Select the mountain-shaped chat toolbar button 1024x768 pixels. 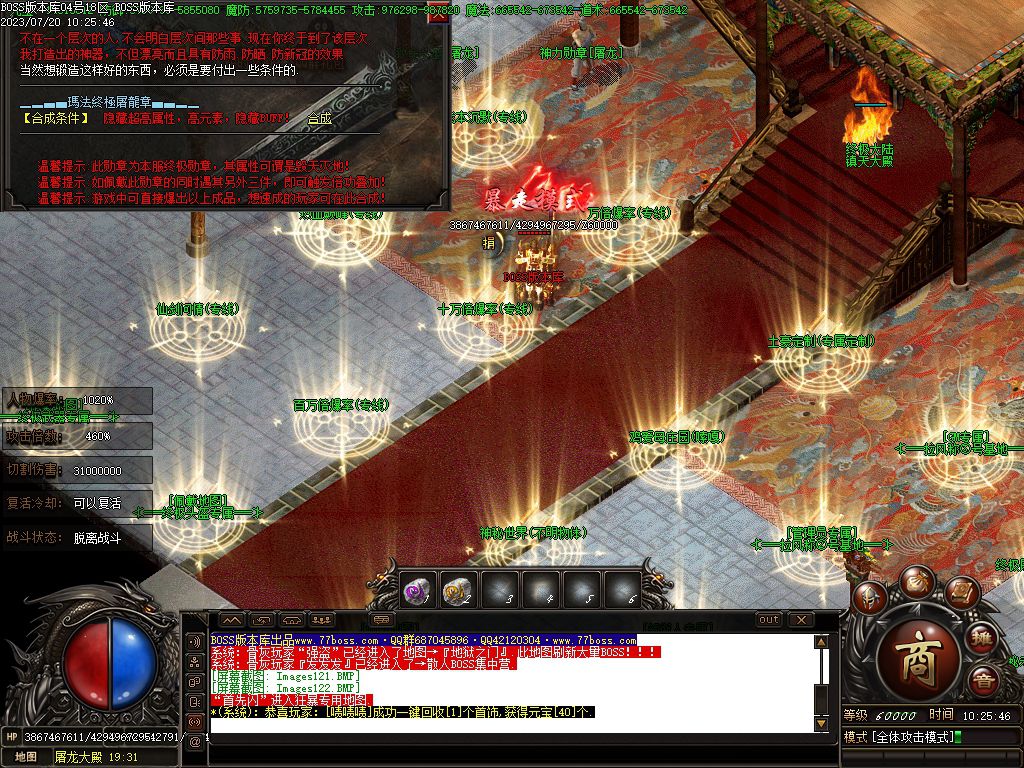[x=231, y=620]
